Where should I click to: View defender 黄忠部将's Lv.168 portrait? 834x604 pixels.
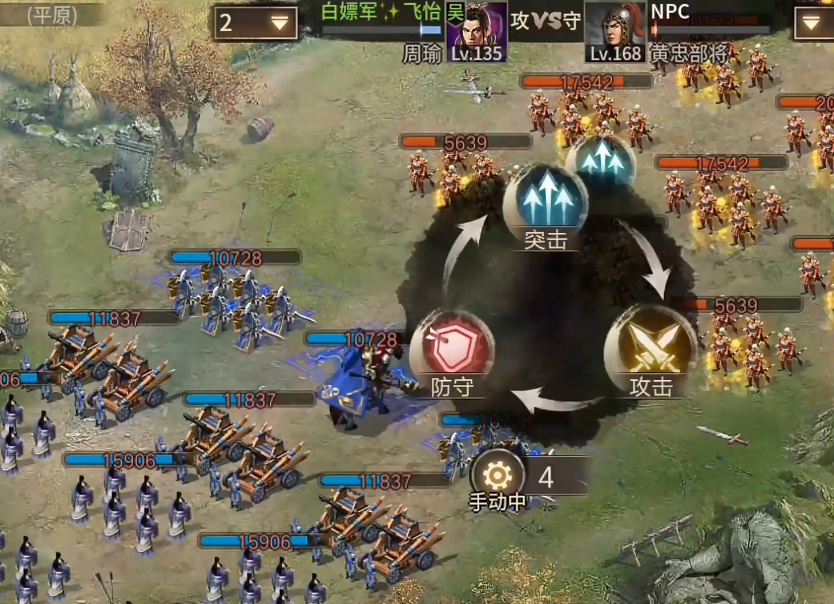point(614,30)
